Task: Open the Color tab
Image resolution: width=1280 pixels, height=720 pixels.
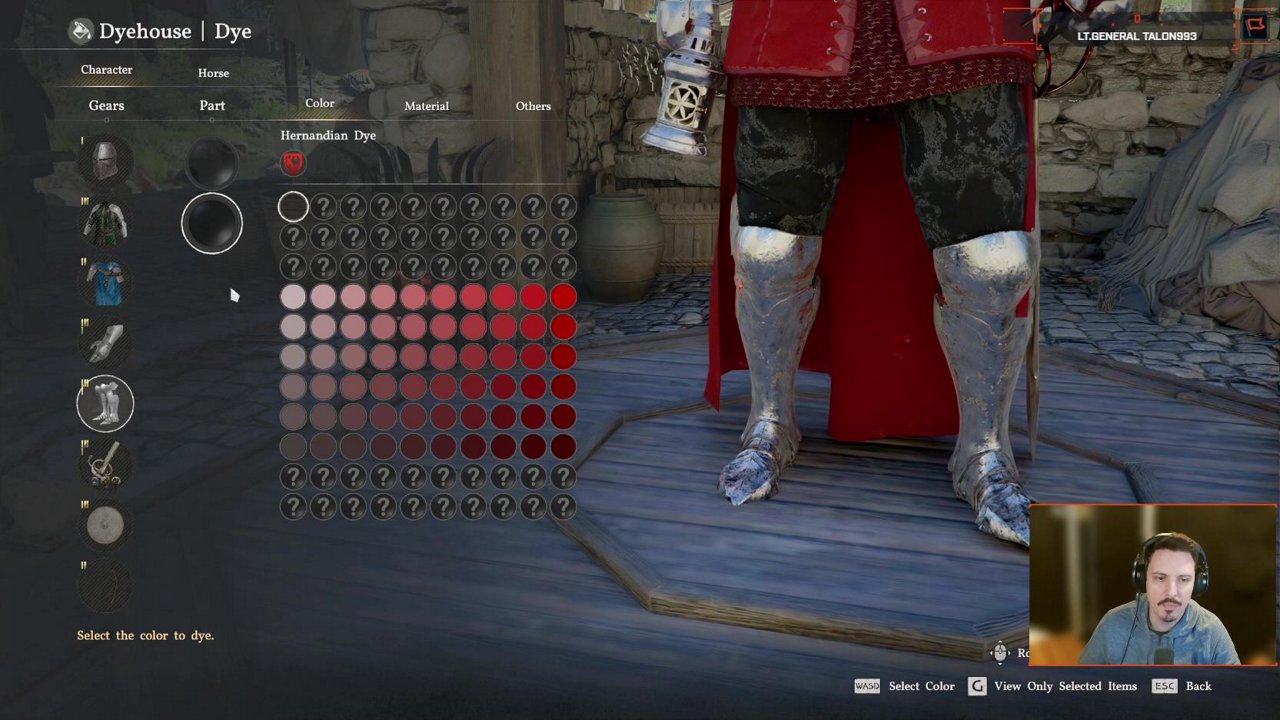Action: [x=320, y=104]
